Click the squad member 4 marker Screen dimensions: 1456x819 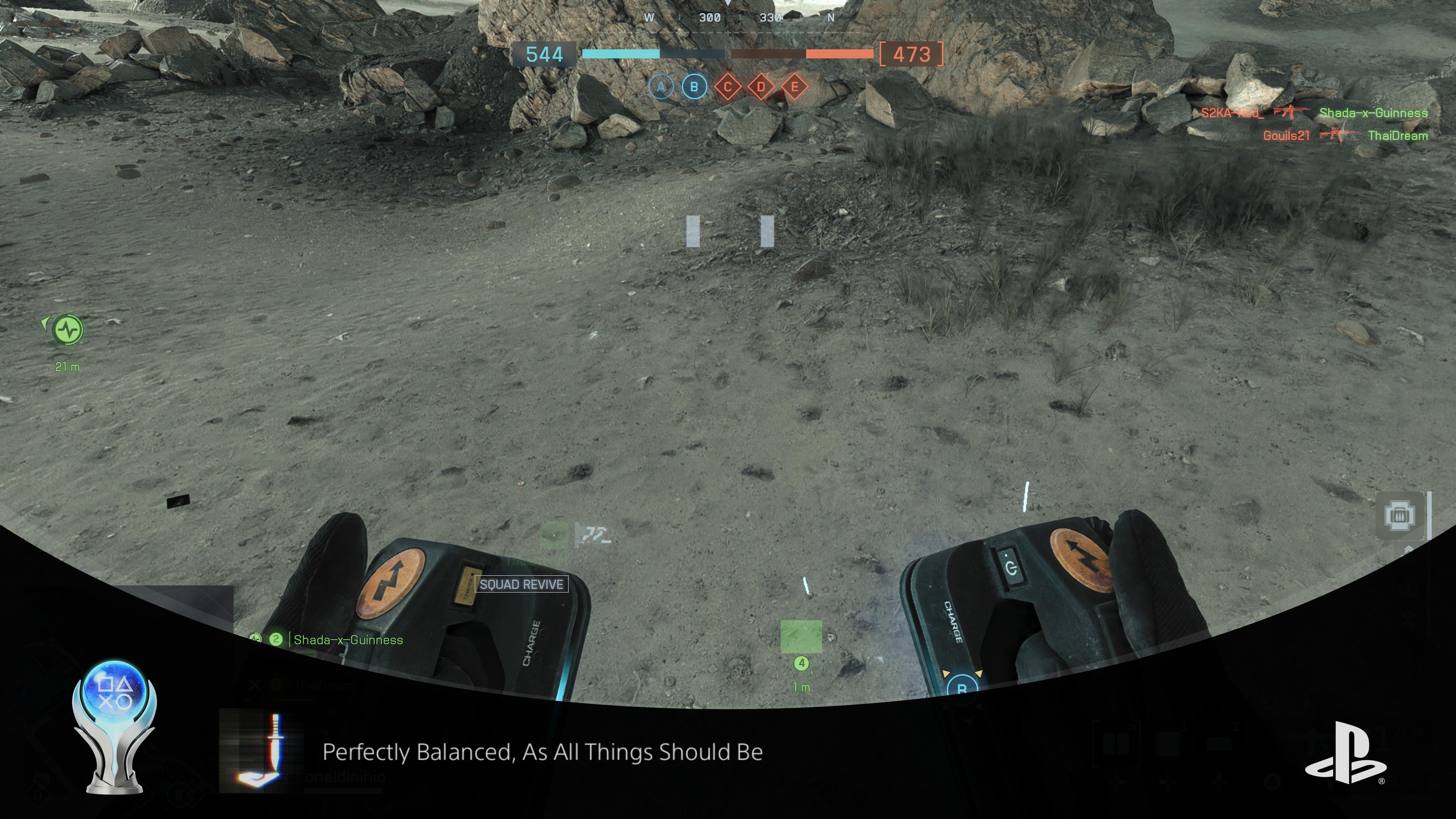click(x=801, y=663)
